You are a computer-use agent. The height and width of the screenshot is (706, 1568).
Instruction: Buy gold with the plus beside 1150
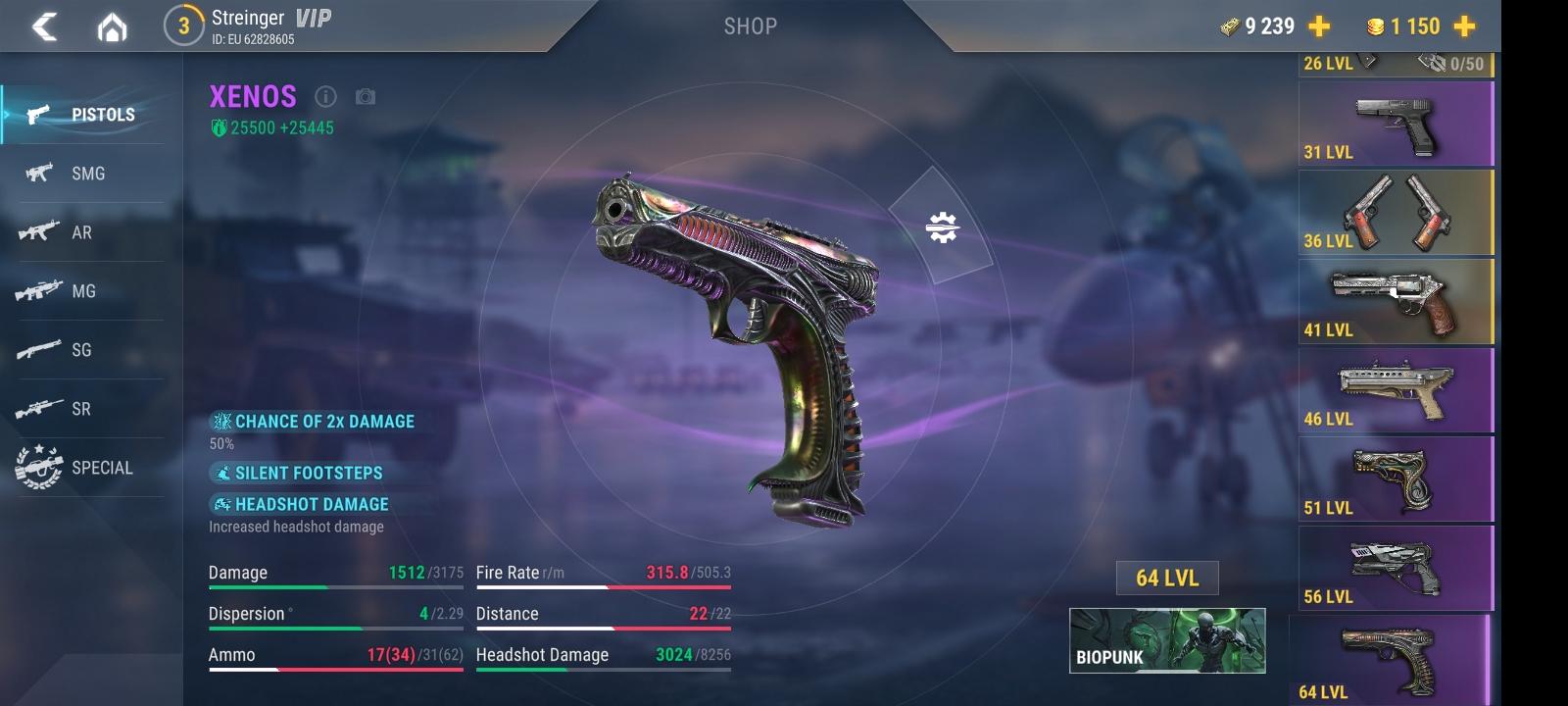tap(1463, 26)
